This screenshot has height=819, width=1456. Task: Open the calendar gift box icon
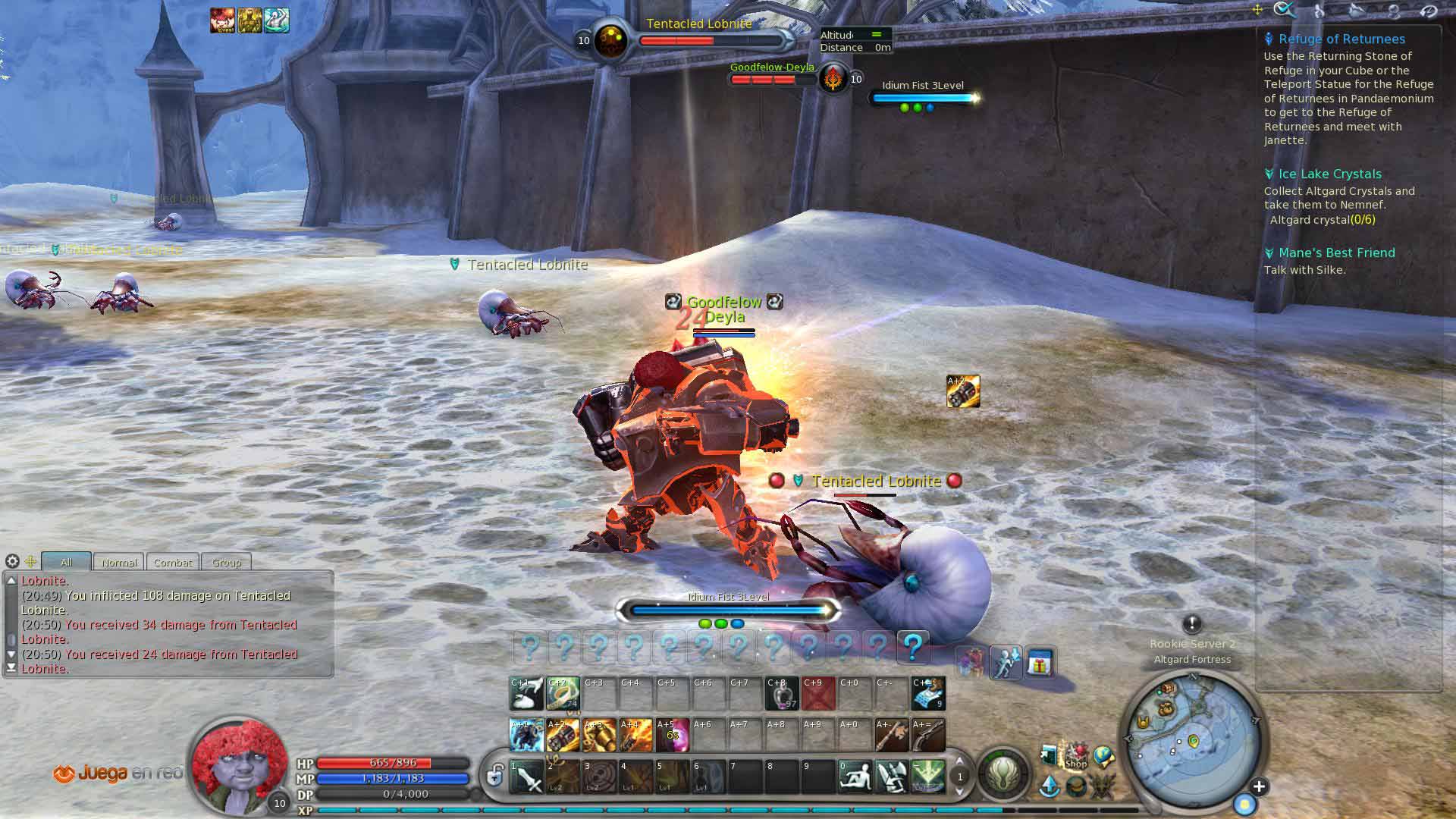coord(1039,664)
